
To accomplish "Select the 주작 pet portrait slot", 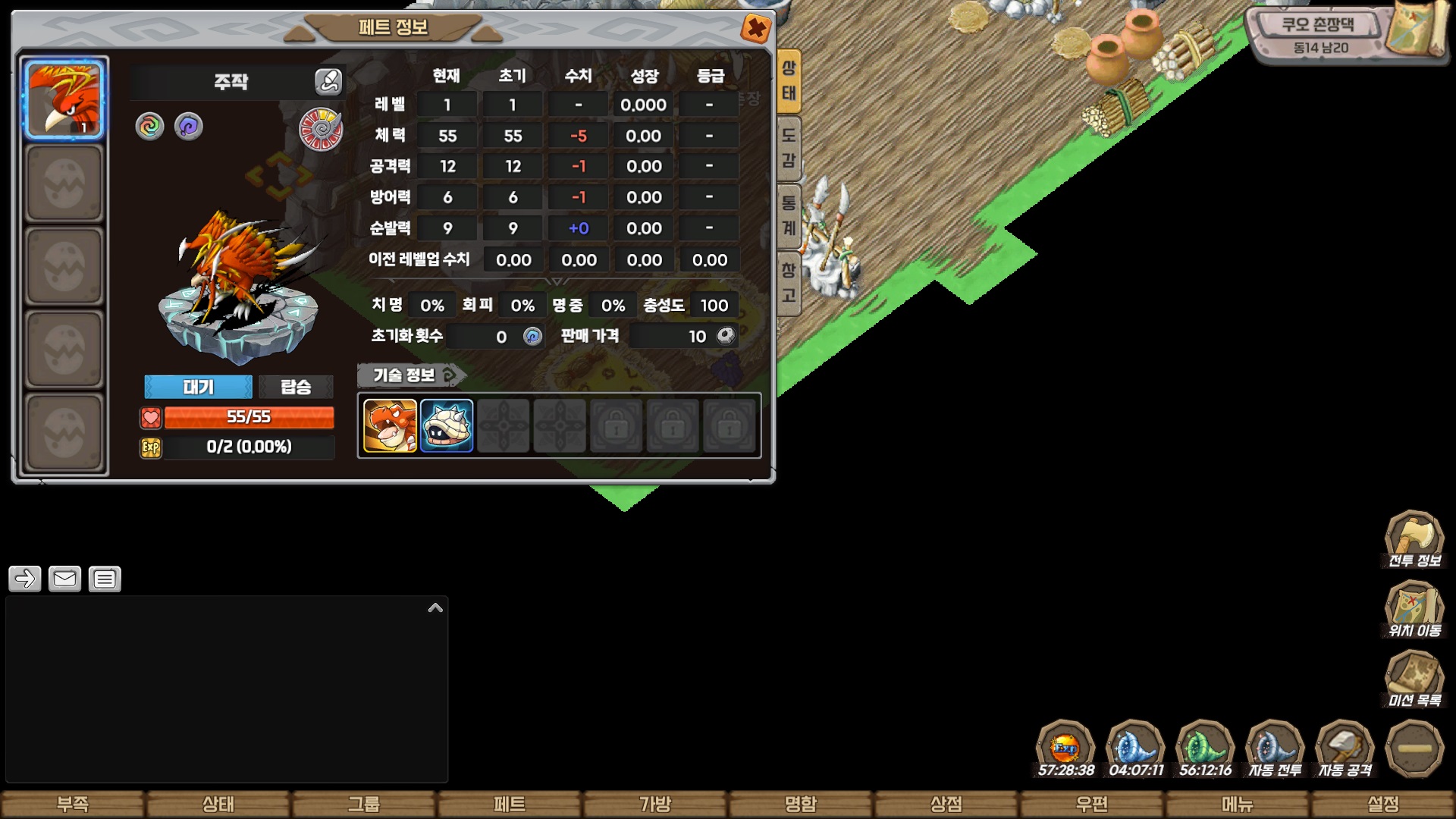I will pos(64,99).
